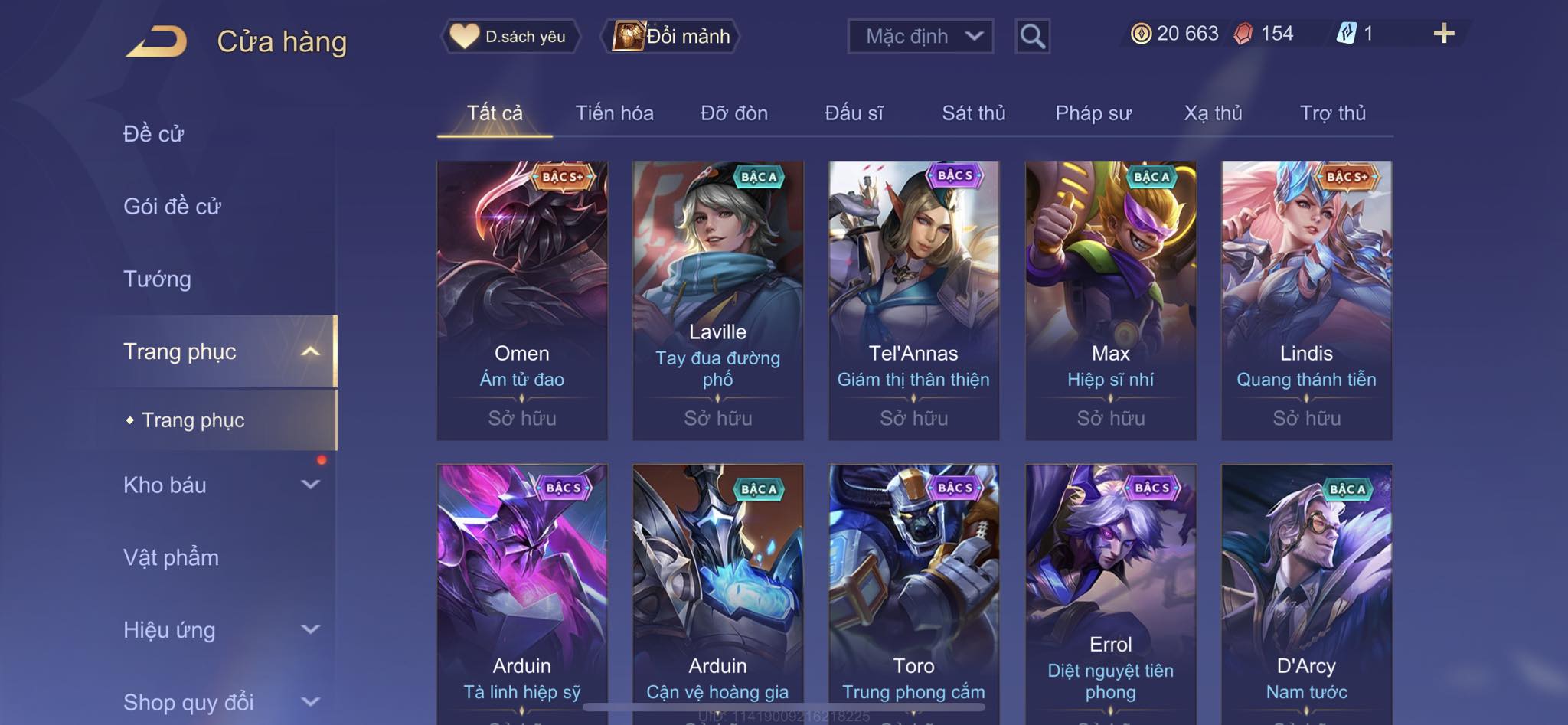Select the Omen Ám tử đao skin card
The height and width of the screenshot is (725, 1568).
point(522,300)
